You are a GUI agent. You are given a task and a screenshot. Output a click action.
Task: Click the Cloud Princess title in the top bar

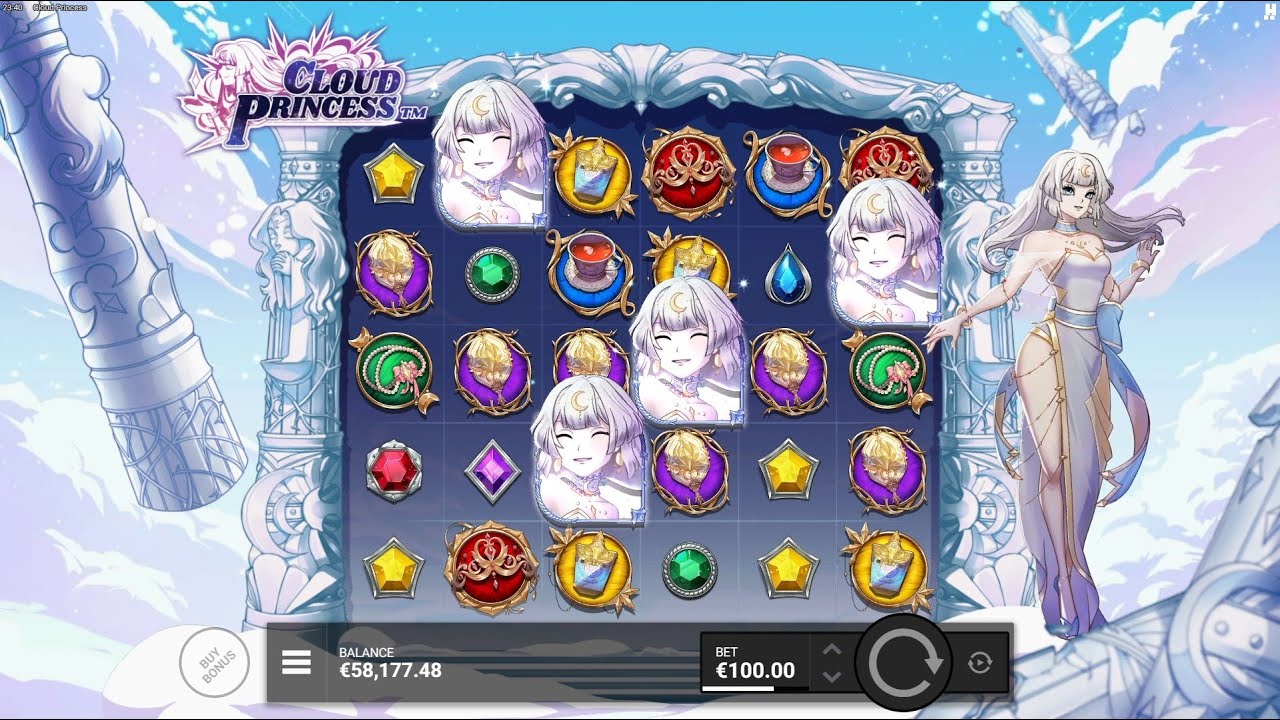click(60, 7)
